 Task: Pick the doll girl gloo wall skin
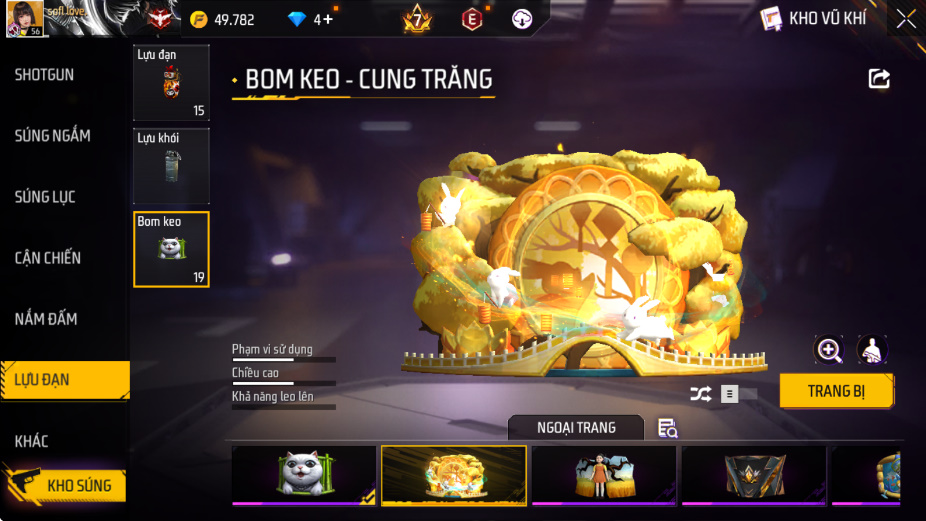pyautogui.click(x=604, y=474)
